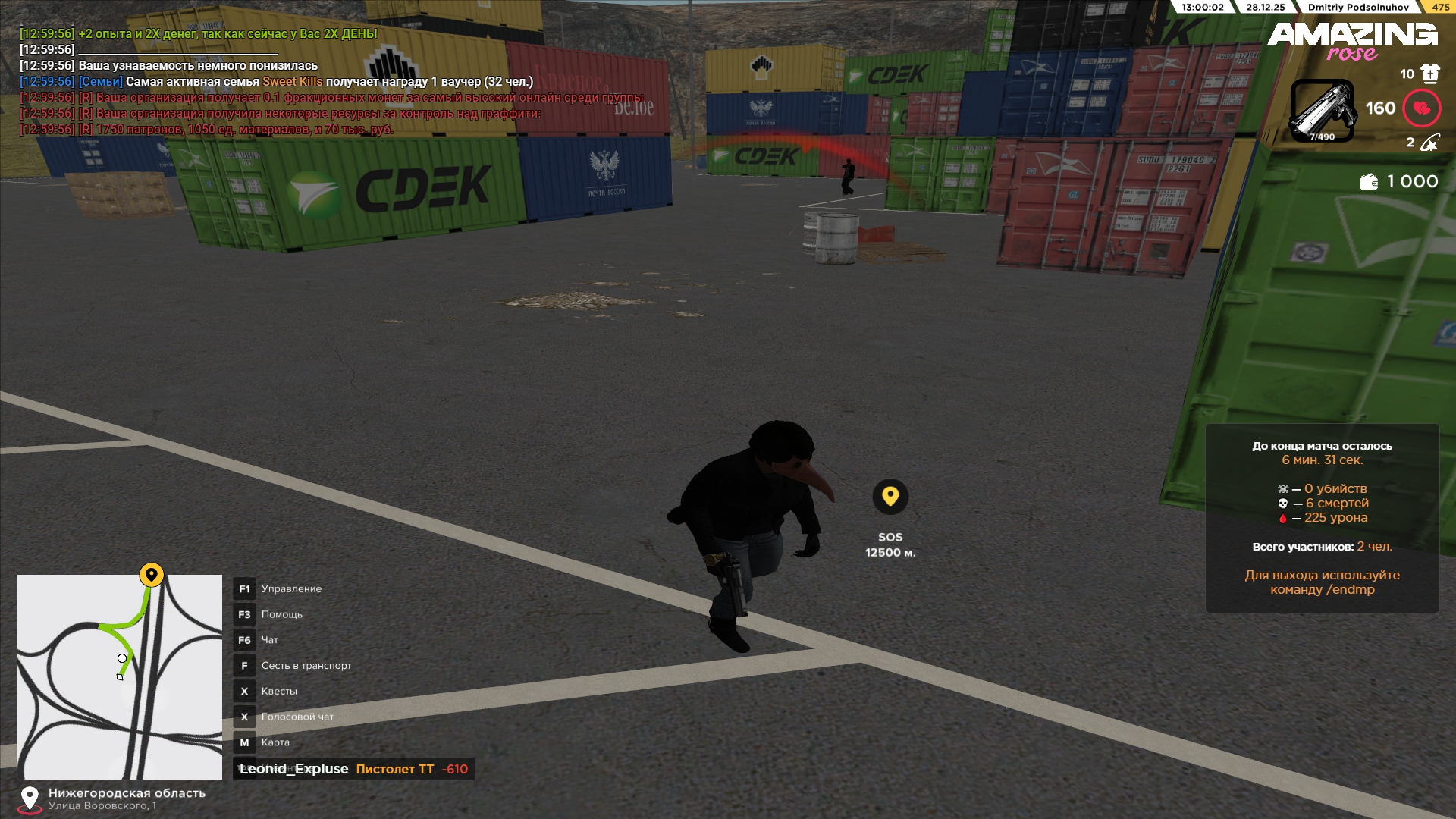
Task: Click the minimap
Action: (x=120, y=676)
